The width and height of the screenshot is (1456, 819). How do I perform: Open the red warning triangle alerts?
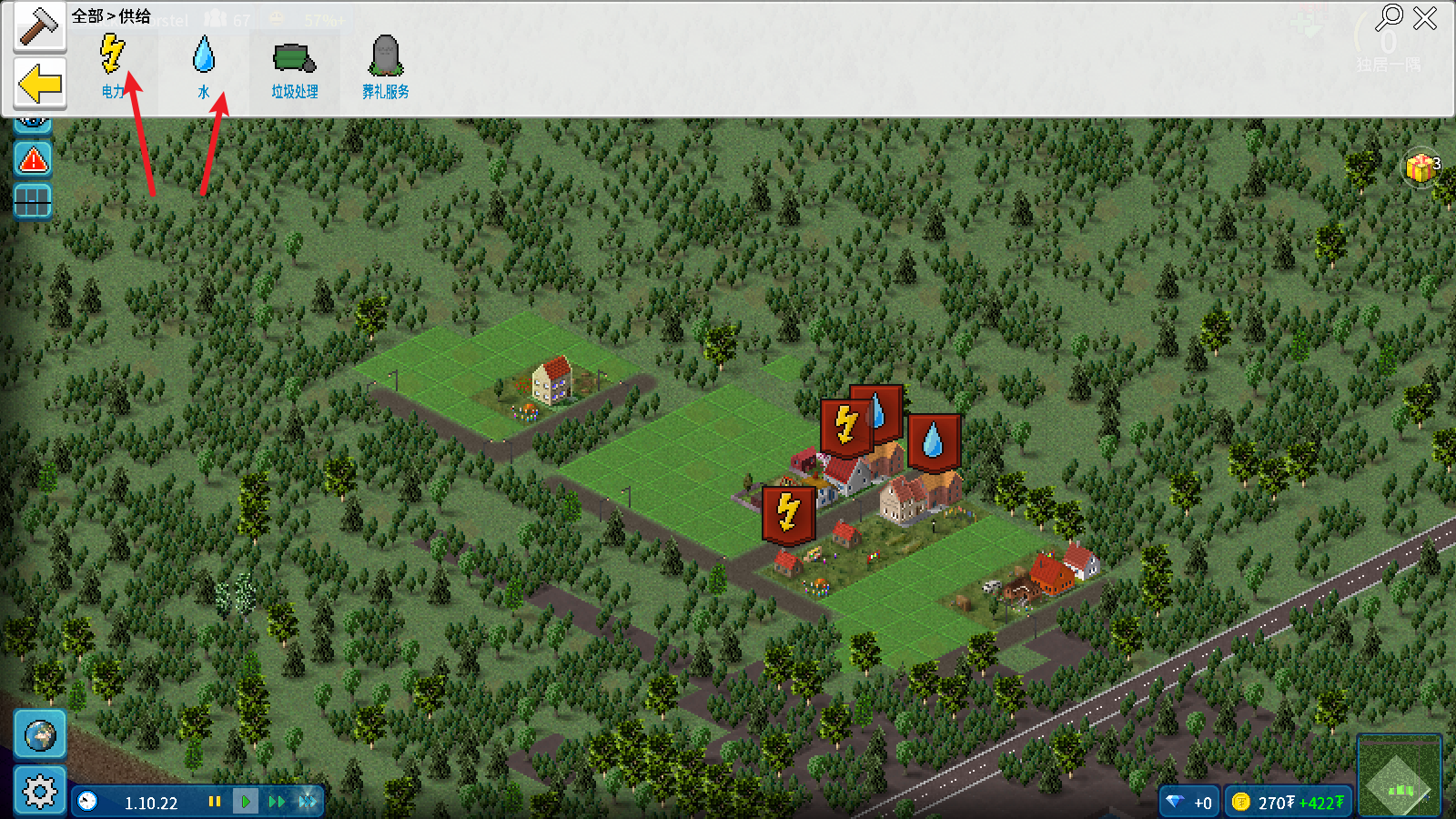tap(33, 160)
